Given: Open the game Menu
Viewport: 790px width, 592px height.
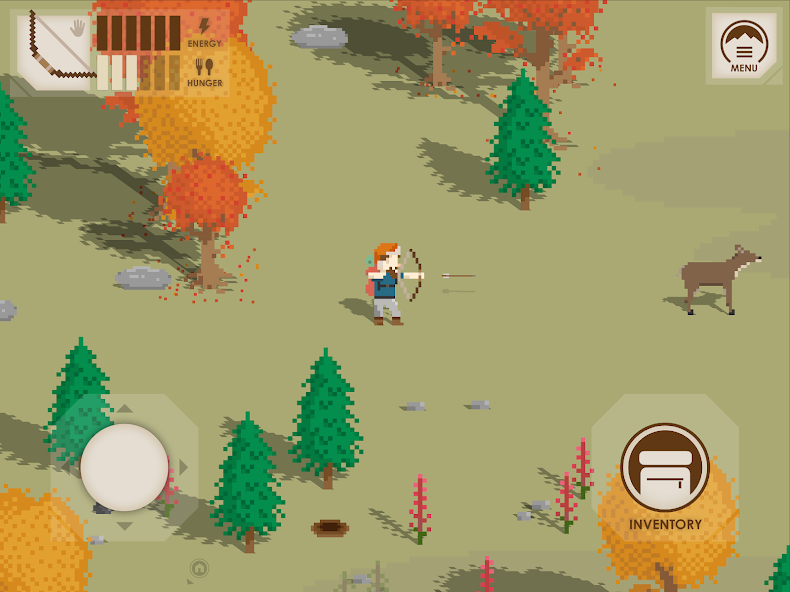Looking at the screenshot, I should click(x=744, y=46).
